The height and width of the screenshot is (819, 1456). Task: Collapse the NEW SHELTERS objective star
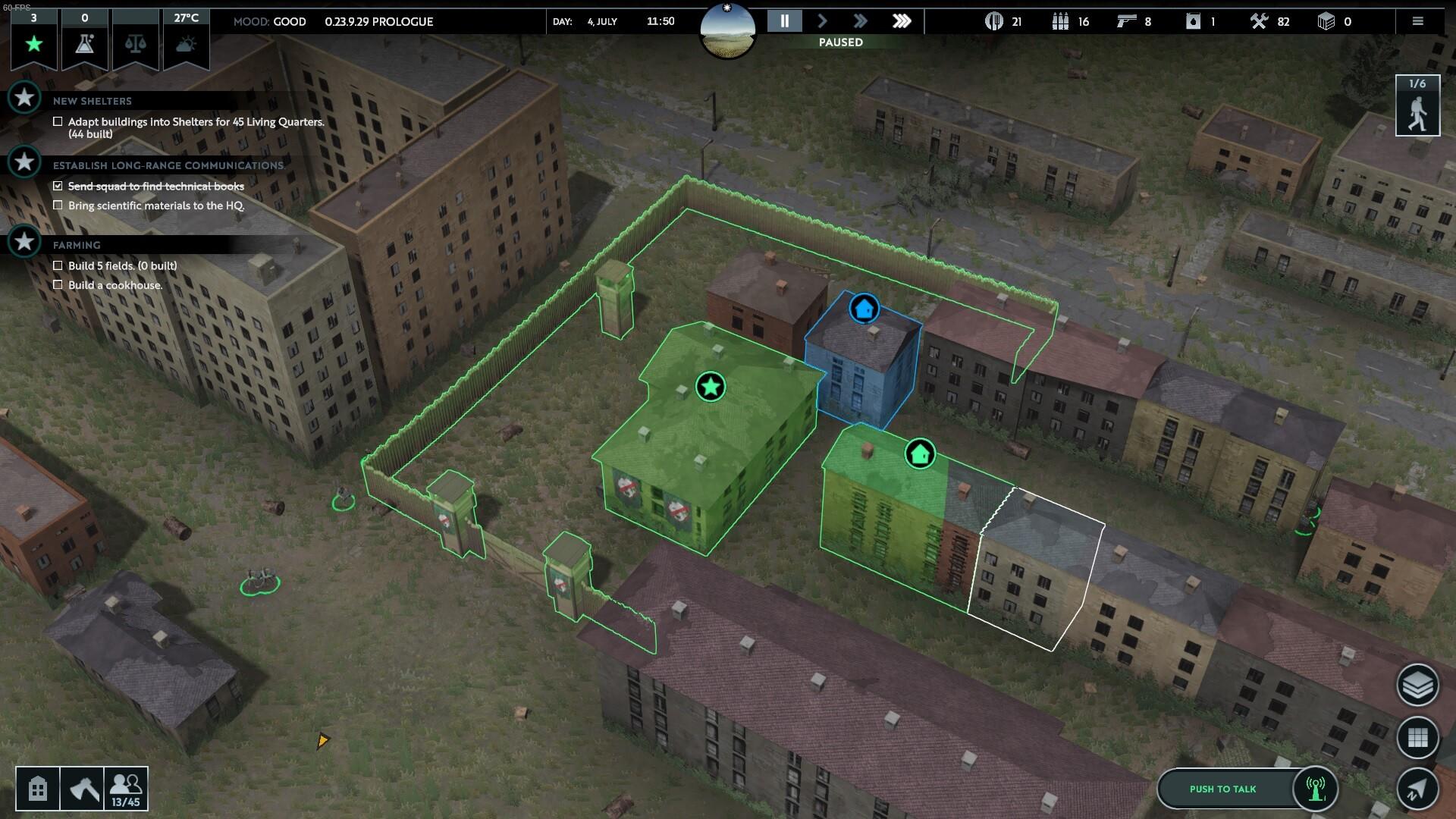[x=25, y=99]
